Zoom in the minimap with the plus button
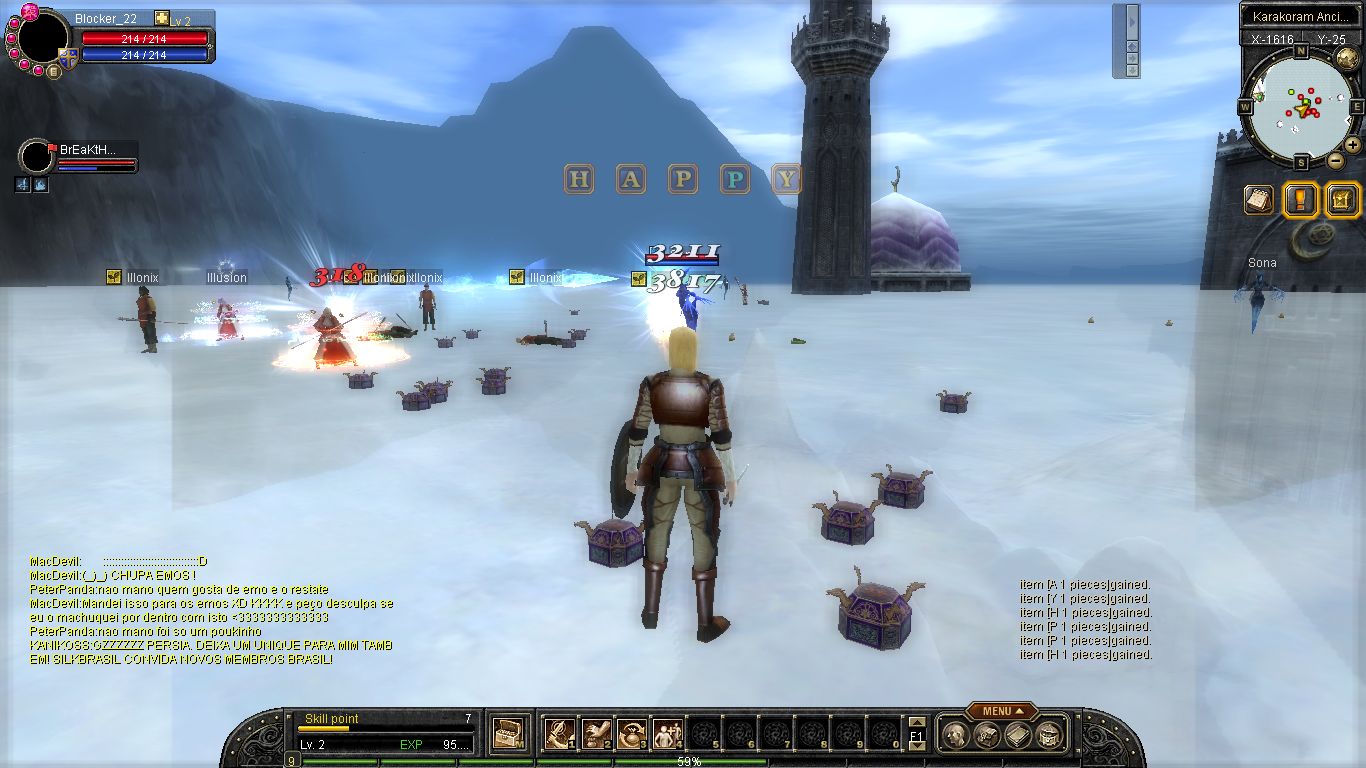This screenshot has width=1366, height=768. point(1352,144)
